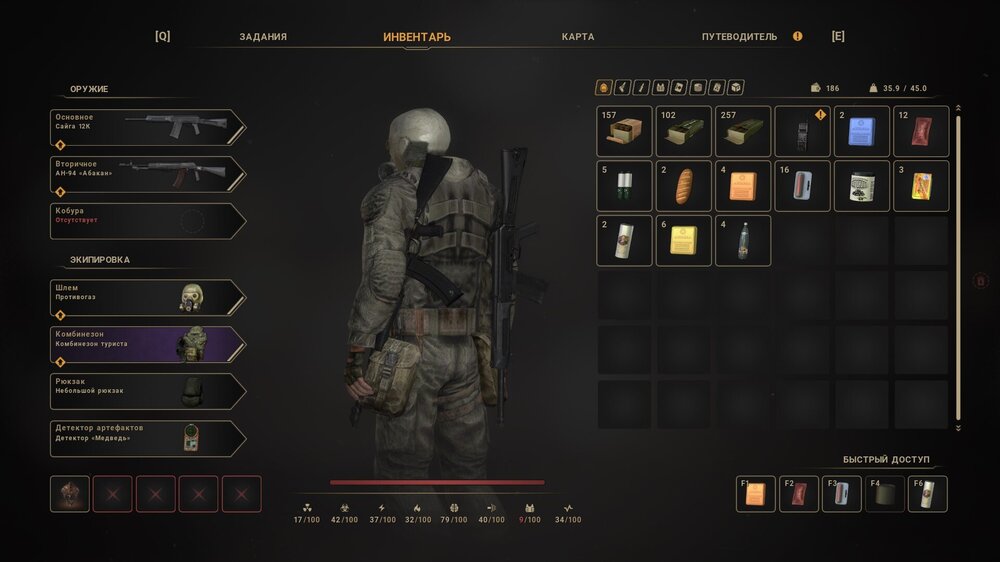Choose the Детектор «Медведь» detector slot
The width and height of the screenshot is (1000, 562).
147,438
